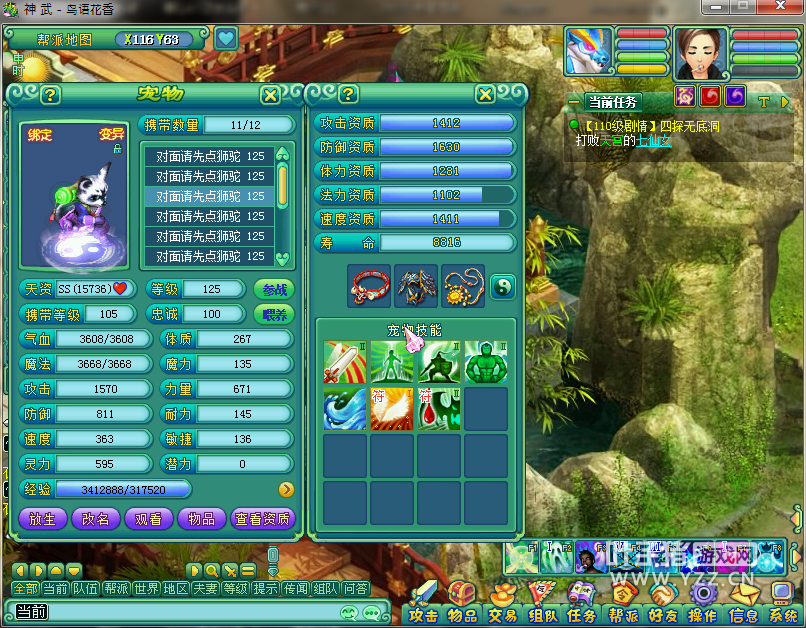Click the yellow arrow beside experience bar
806x628 pixels.
coord(286,489)
